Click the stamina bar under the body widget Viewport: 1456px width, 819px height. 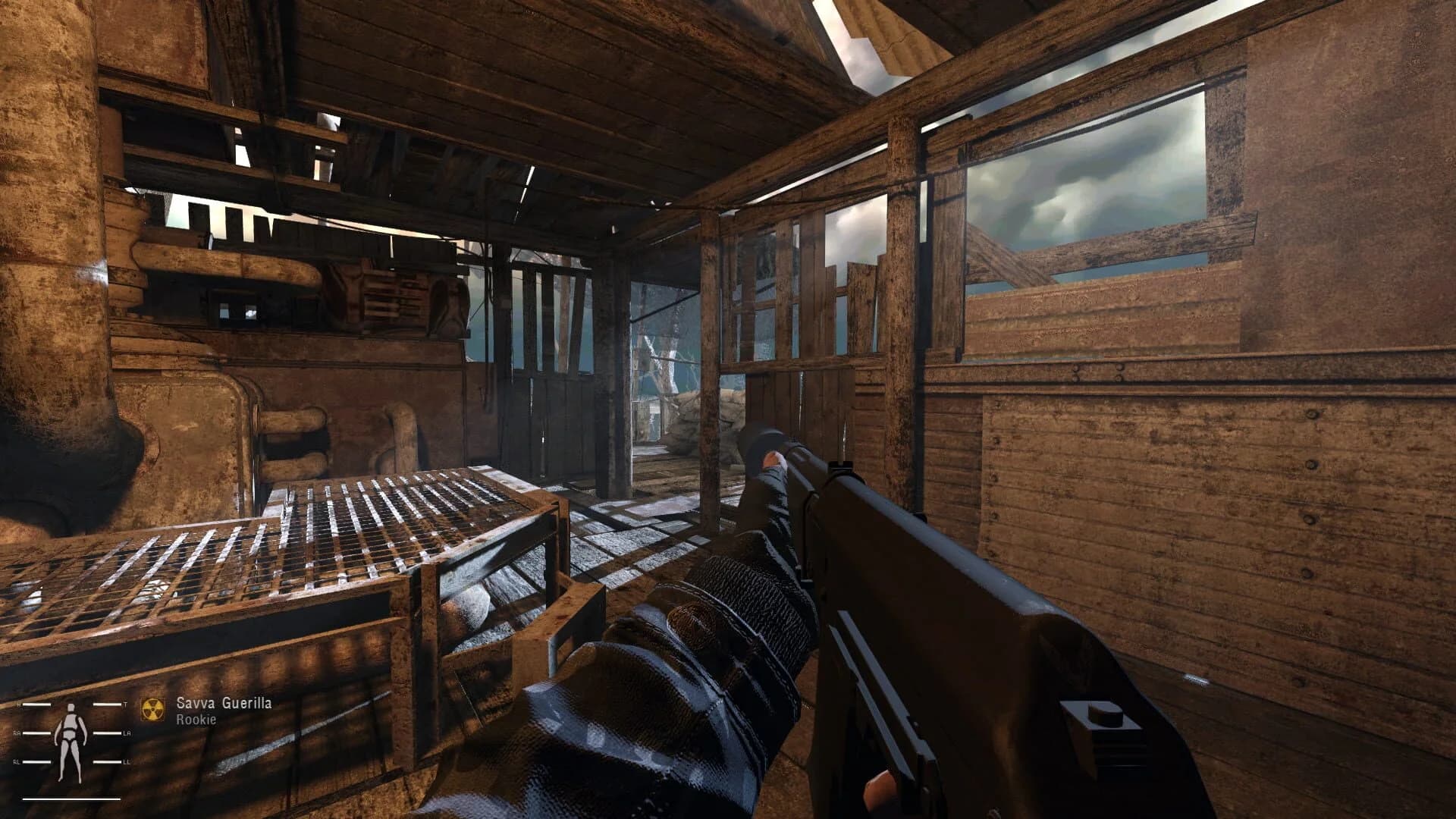point(71,799)
